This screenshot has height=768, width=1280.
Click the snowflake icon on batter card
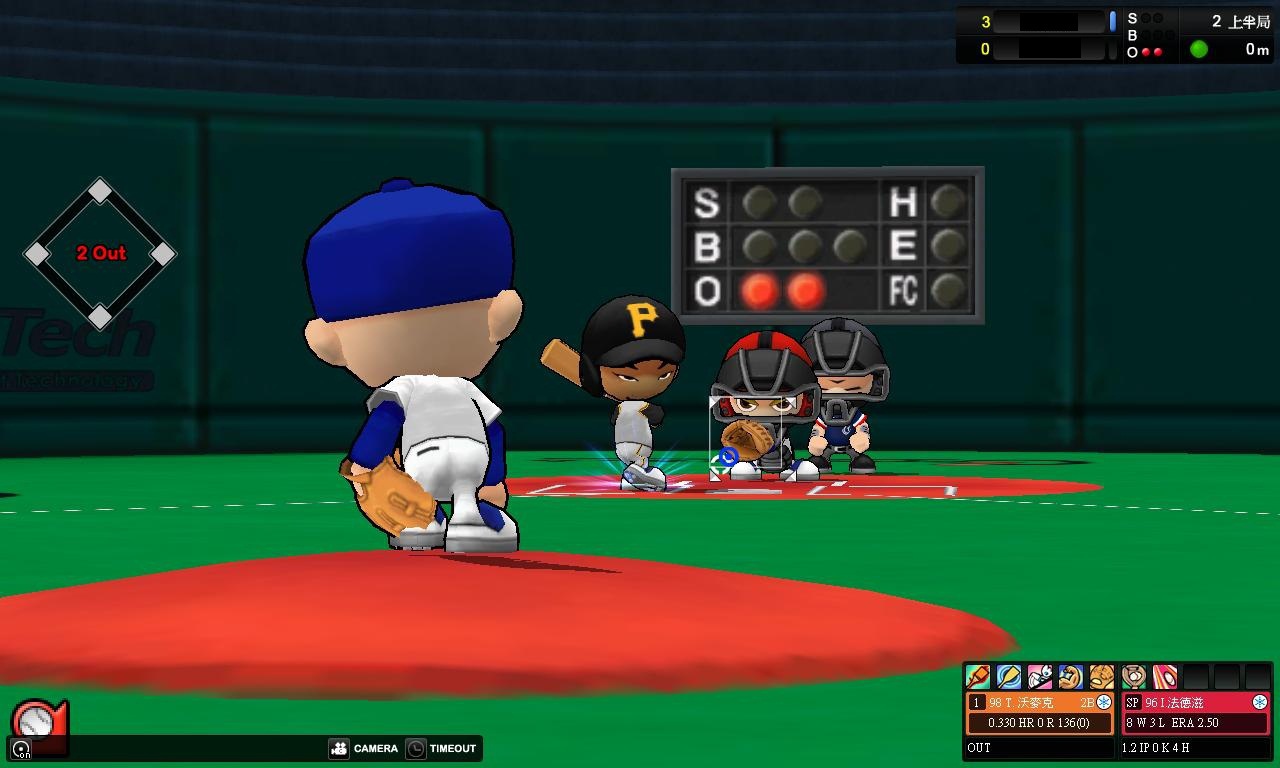(x=1104, y=702)
